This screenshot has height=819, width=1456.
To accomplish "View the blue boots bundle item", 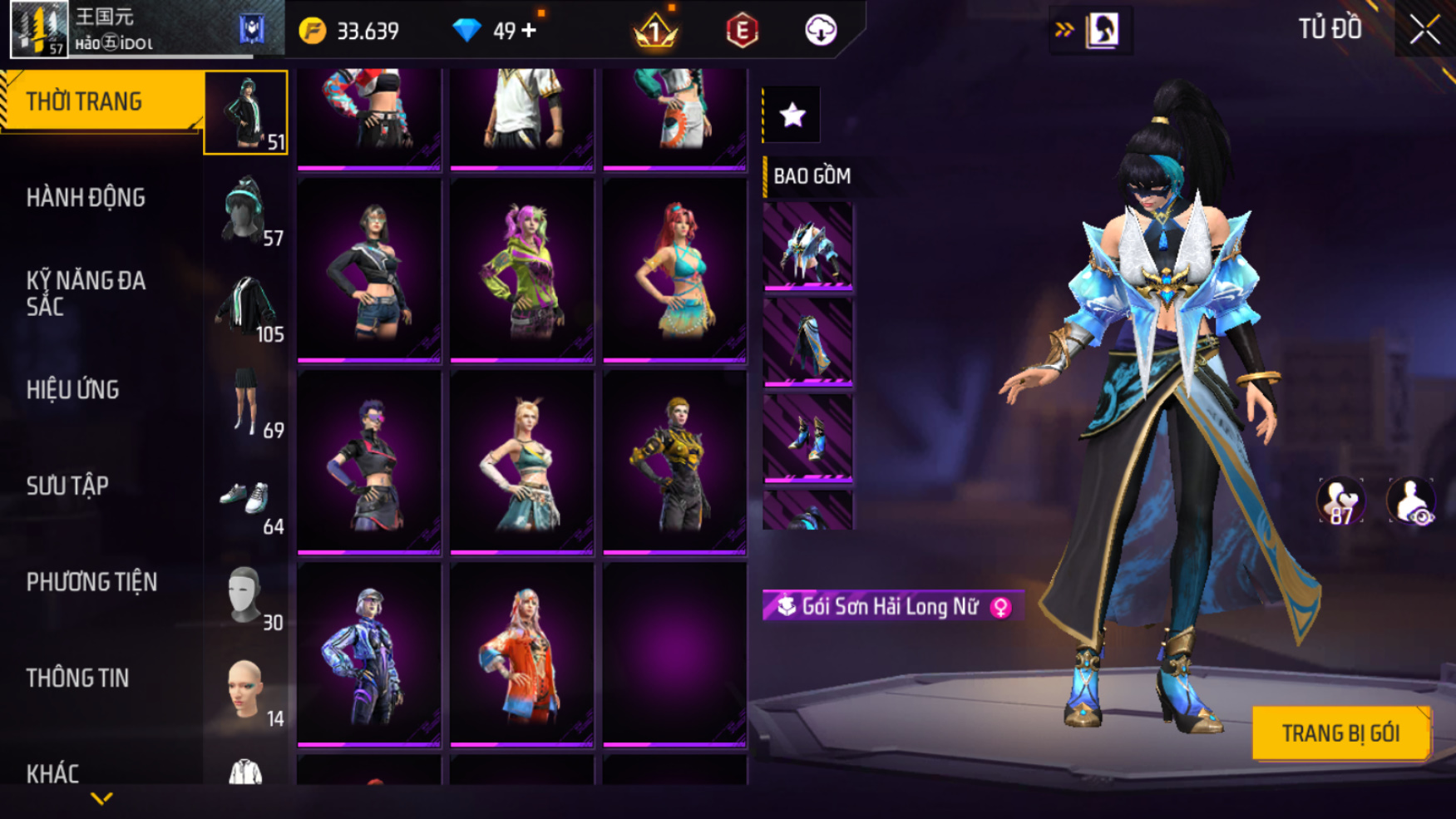I will [x=807, y=437].
